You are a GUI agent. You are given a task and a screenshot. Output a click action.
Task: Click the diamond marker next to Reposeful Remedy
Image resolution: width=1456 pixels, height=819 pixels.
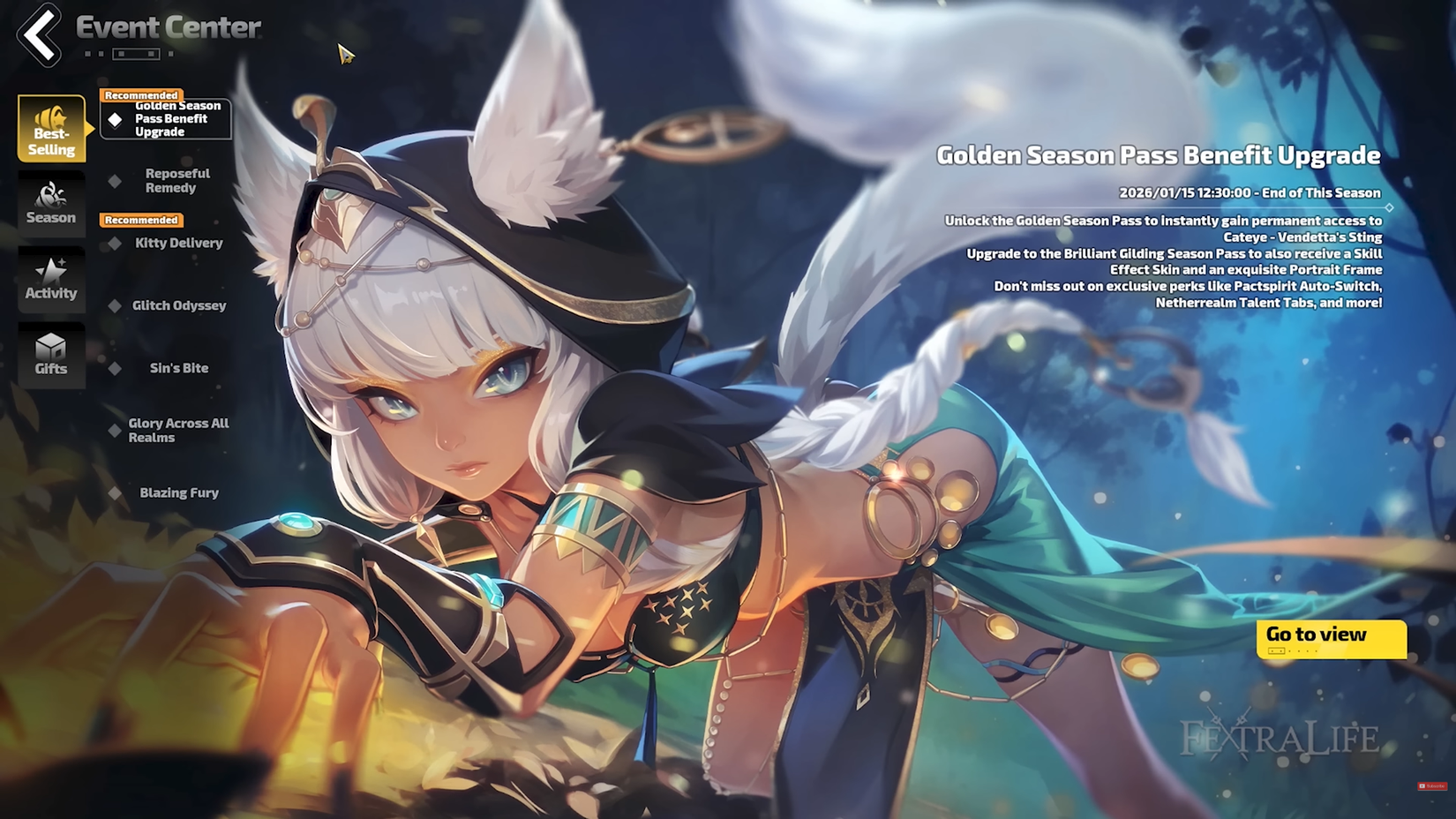coord(115,180)
